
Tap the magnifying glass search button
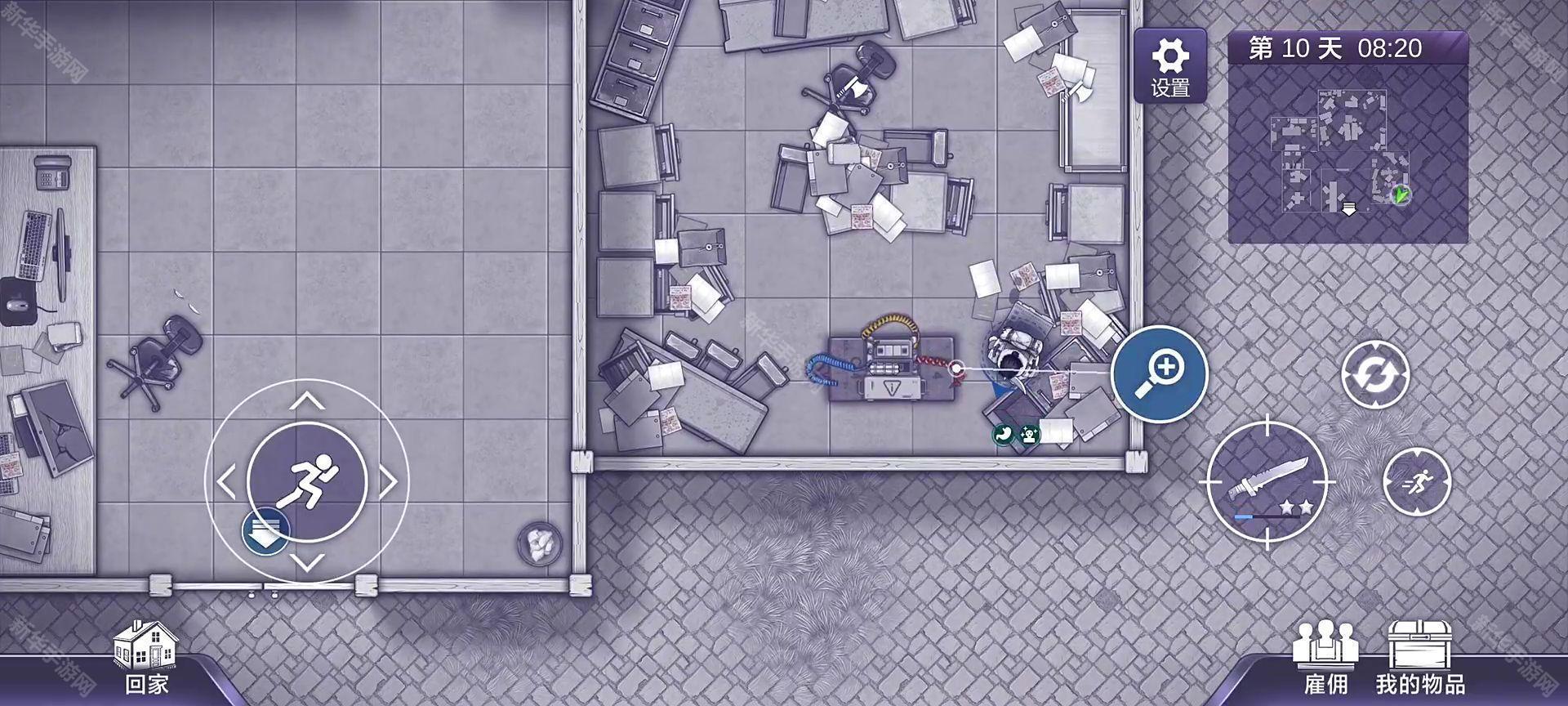click(x=1159, y=373)
